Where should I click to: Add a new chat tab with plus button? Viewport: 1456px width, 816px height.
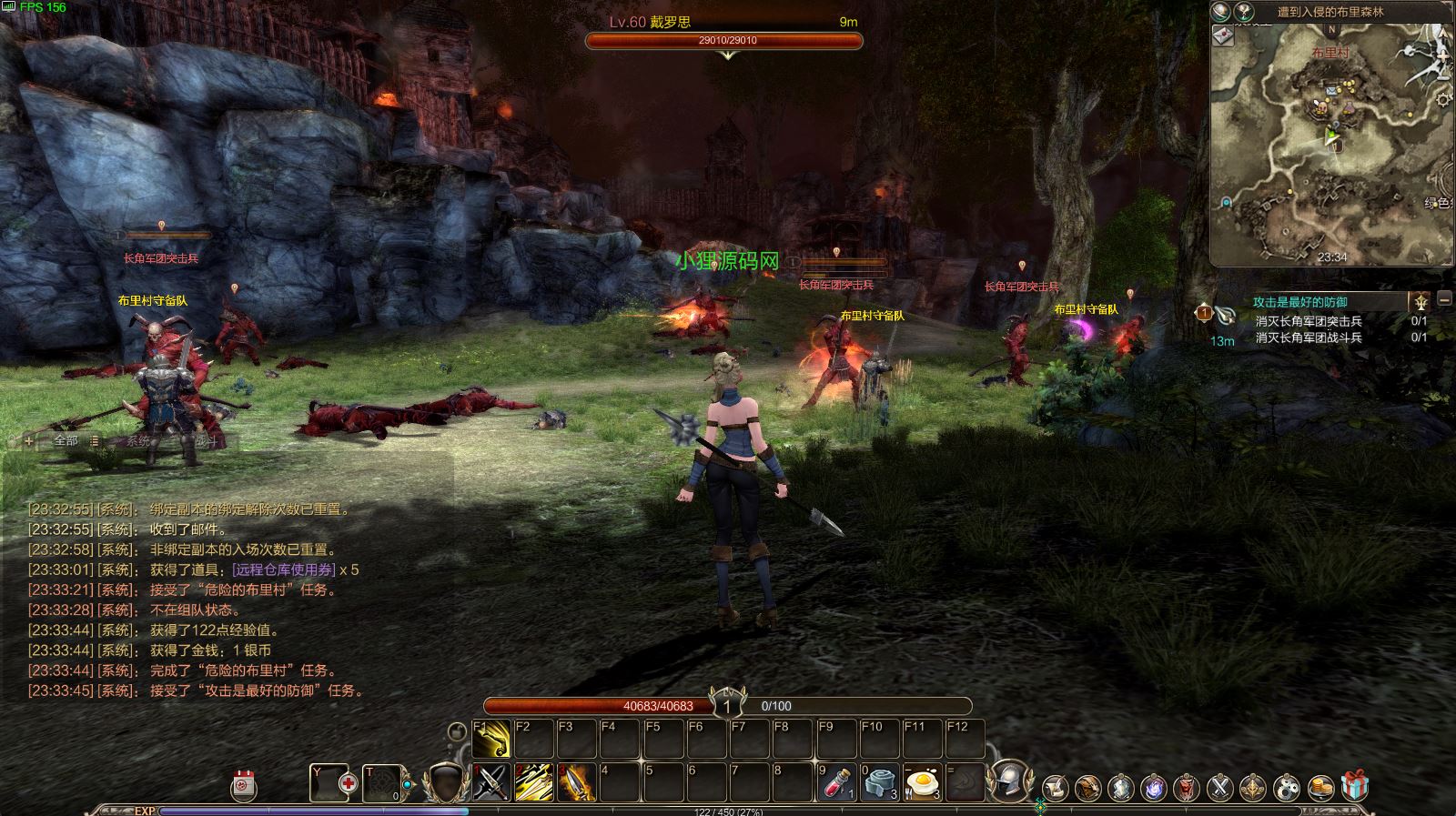29,441
